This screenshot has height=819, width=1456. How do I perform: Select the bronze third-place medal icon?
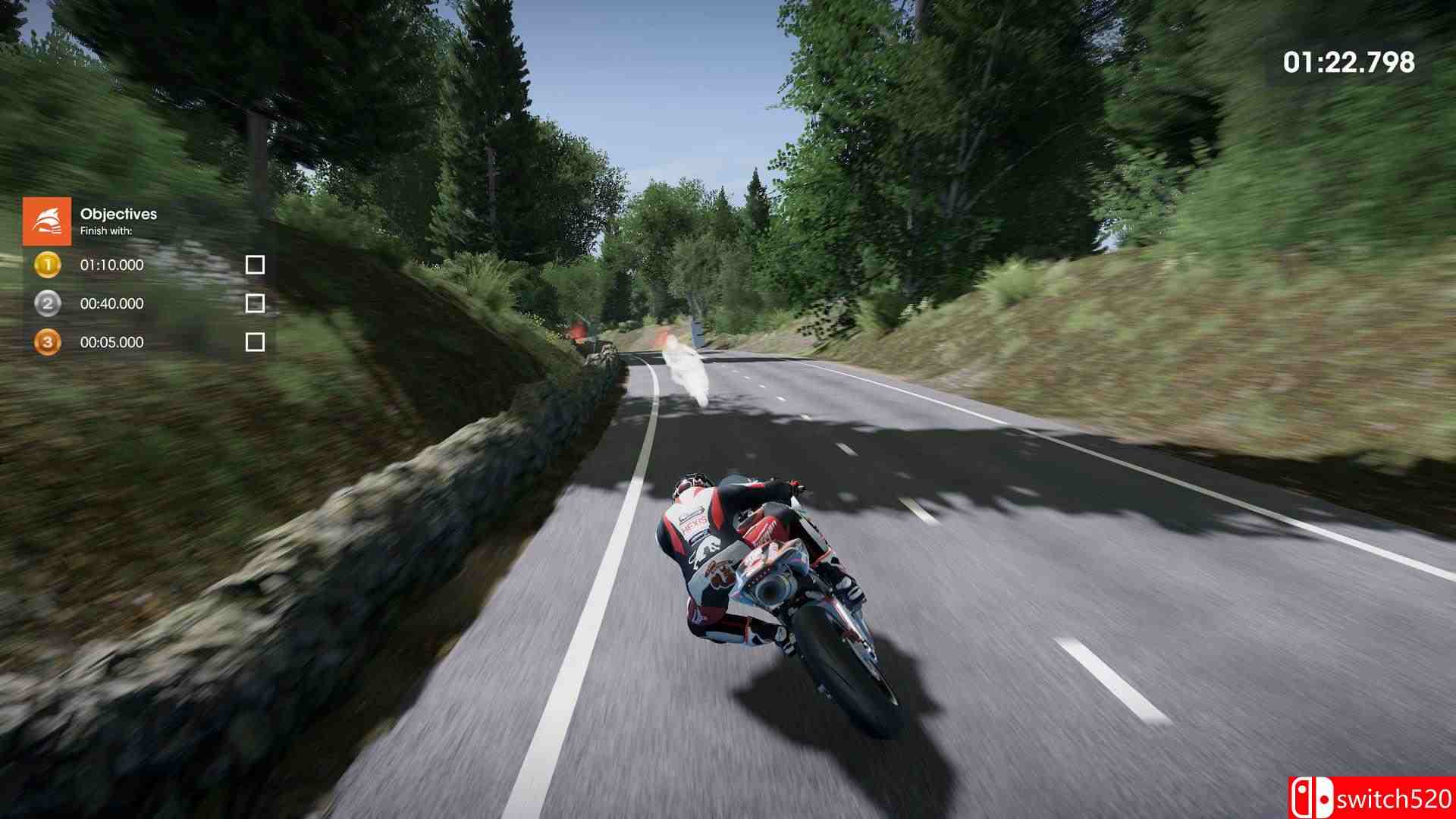click(47, 342)
